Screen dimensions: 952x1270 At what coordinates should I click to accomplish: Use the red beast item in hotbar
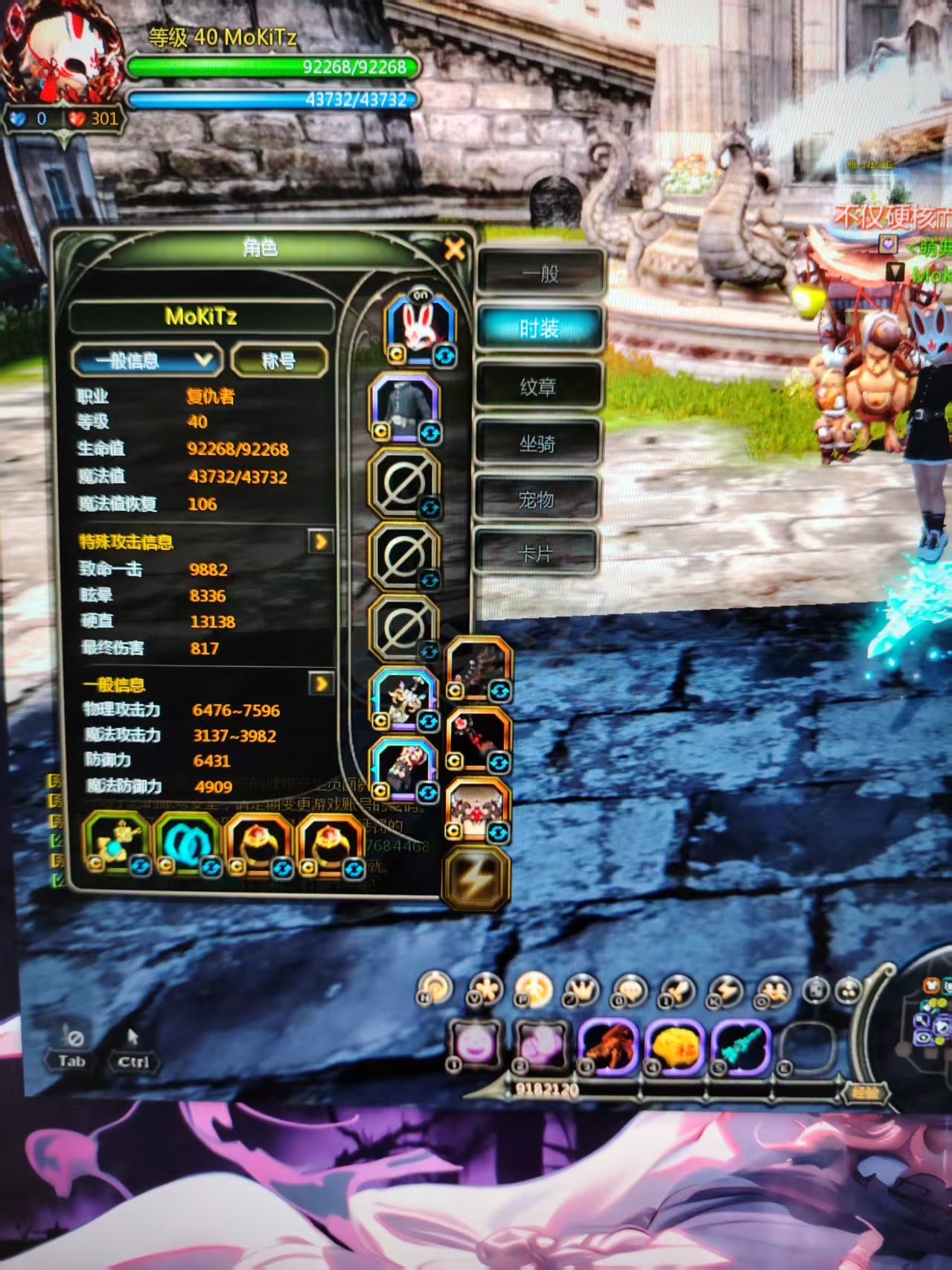tap(609, 1043)
